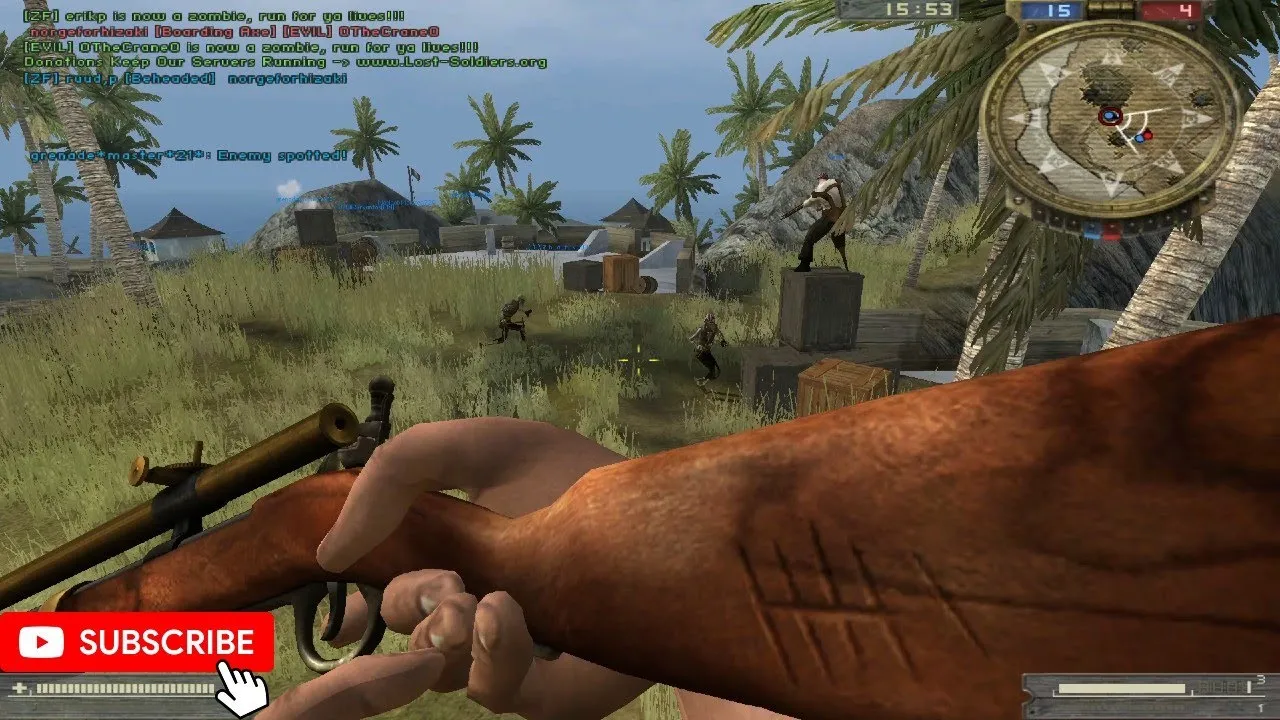The width and height of the screenshot is (1280, 720).
Task: Select the health bar plus icon
Action: pyautogui.click(x=19, y=688)
